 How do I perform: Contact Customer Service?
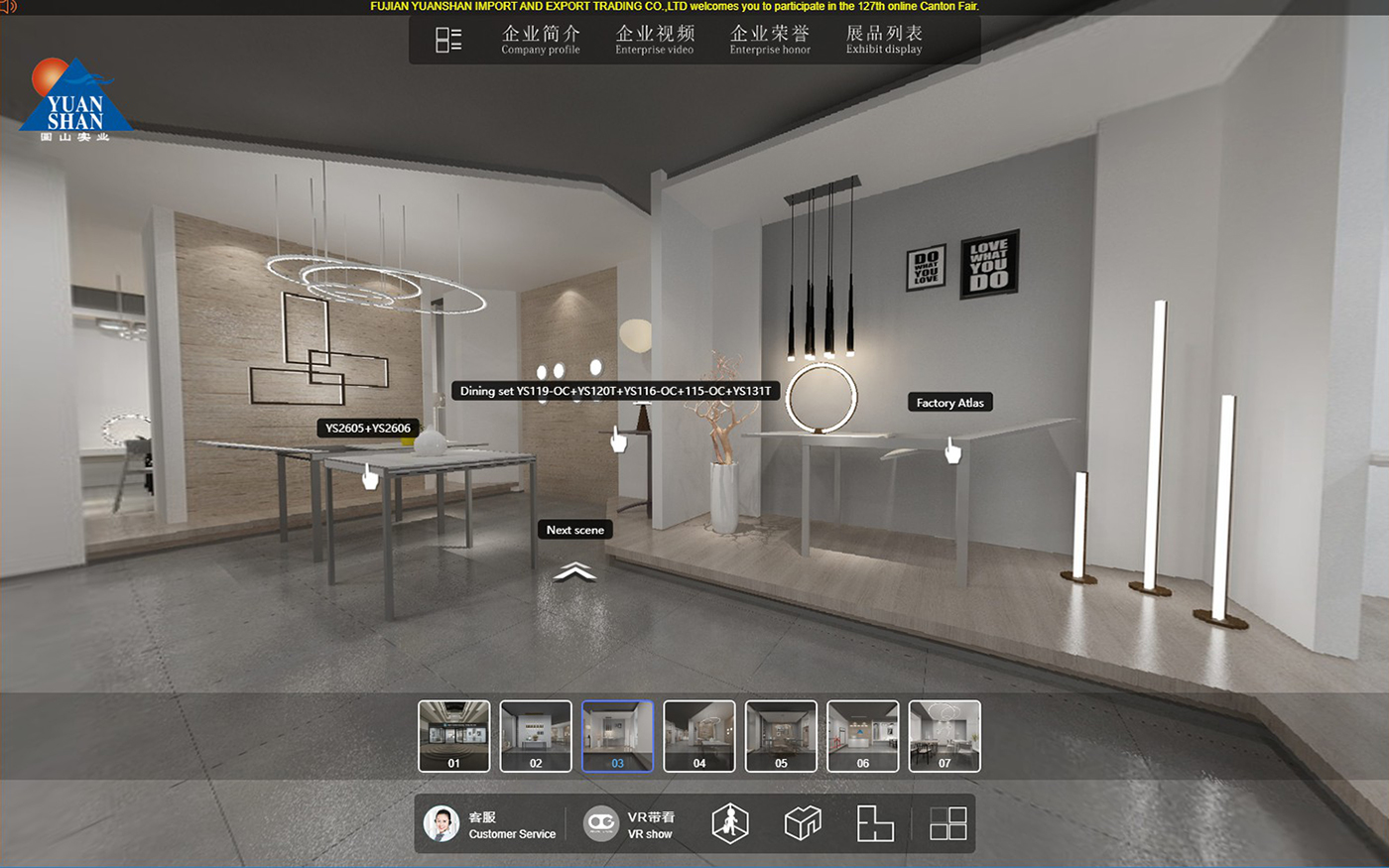pyautogui.click(x=490, y=824)
